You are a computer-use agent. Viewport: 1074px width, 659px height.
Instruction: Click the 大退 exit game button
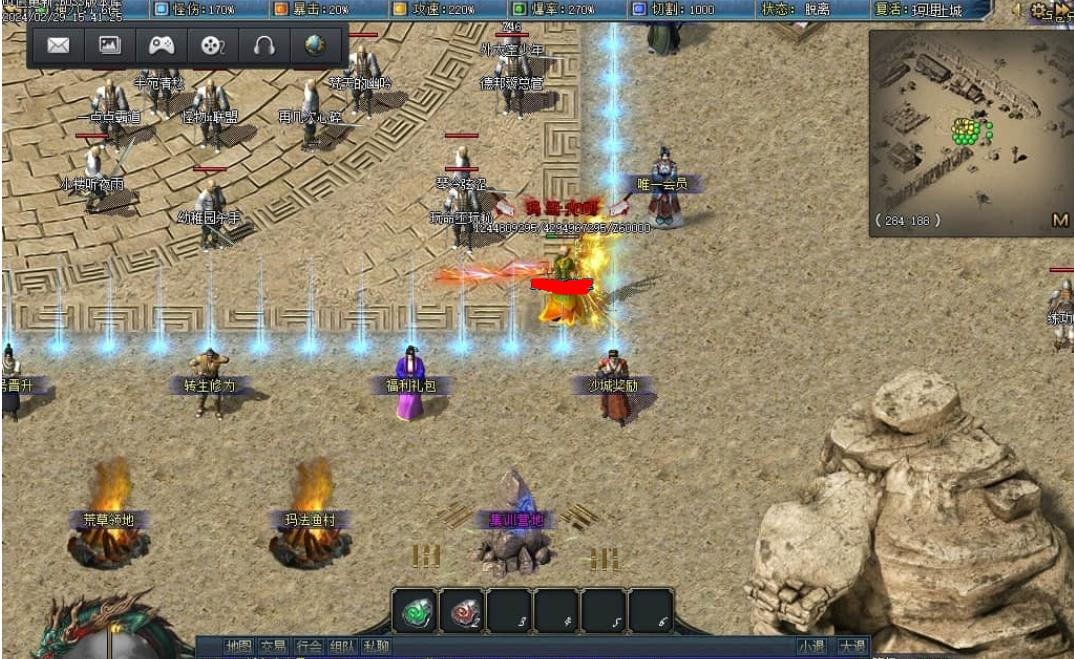852,647
